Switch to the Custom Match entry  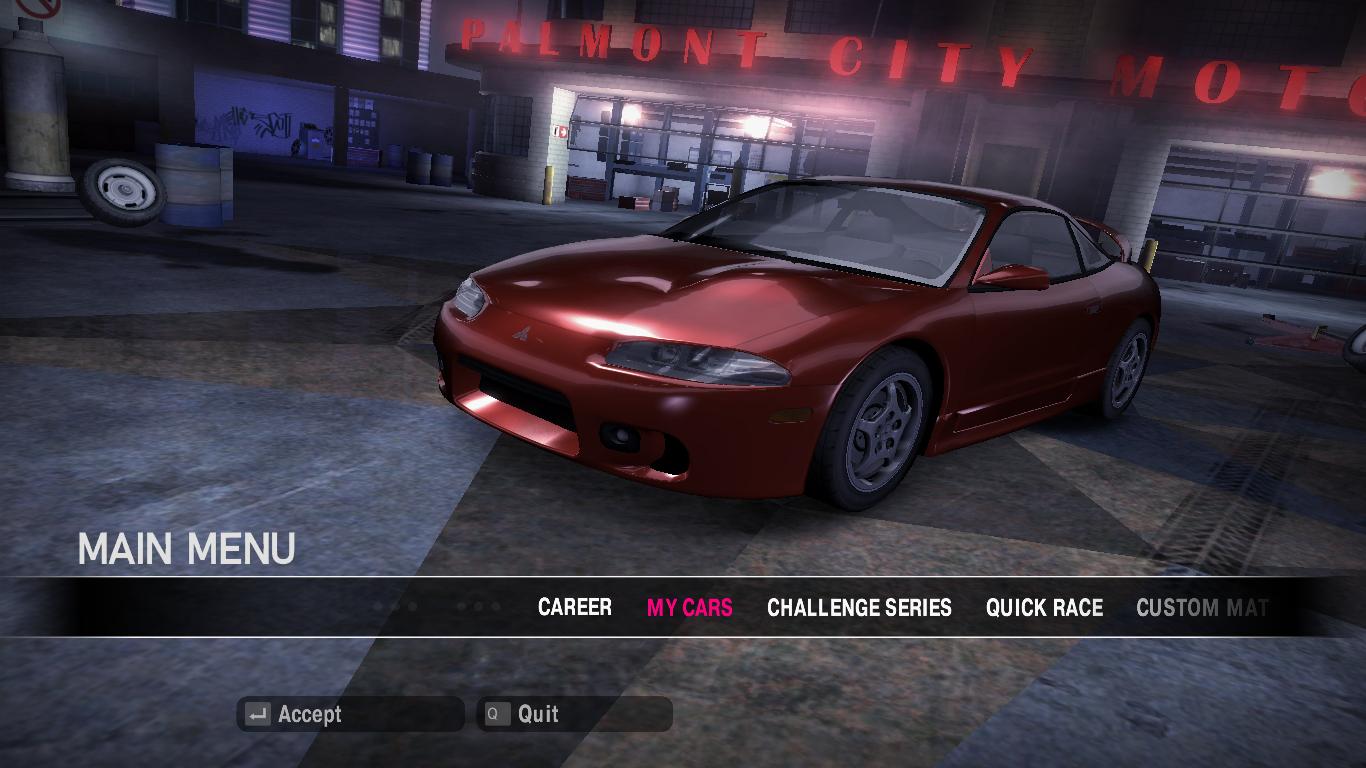1201,607
